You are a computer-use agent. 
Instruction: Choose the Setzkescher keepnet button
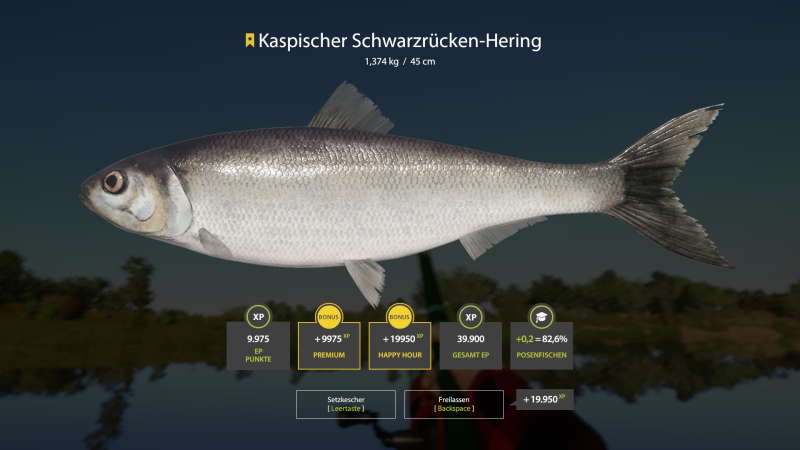[344, 404]
